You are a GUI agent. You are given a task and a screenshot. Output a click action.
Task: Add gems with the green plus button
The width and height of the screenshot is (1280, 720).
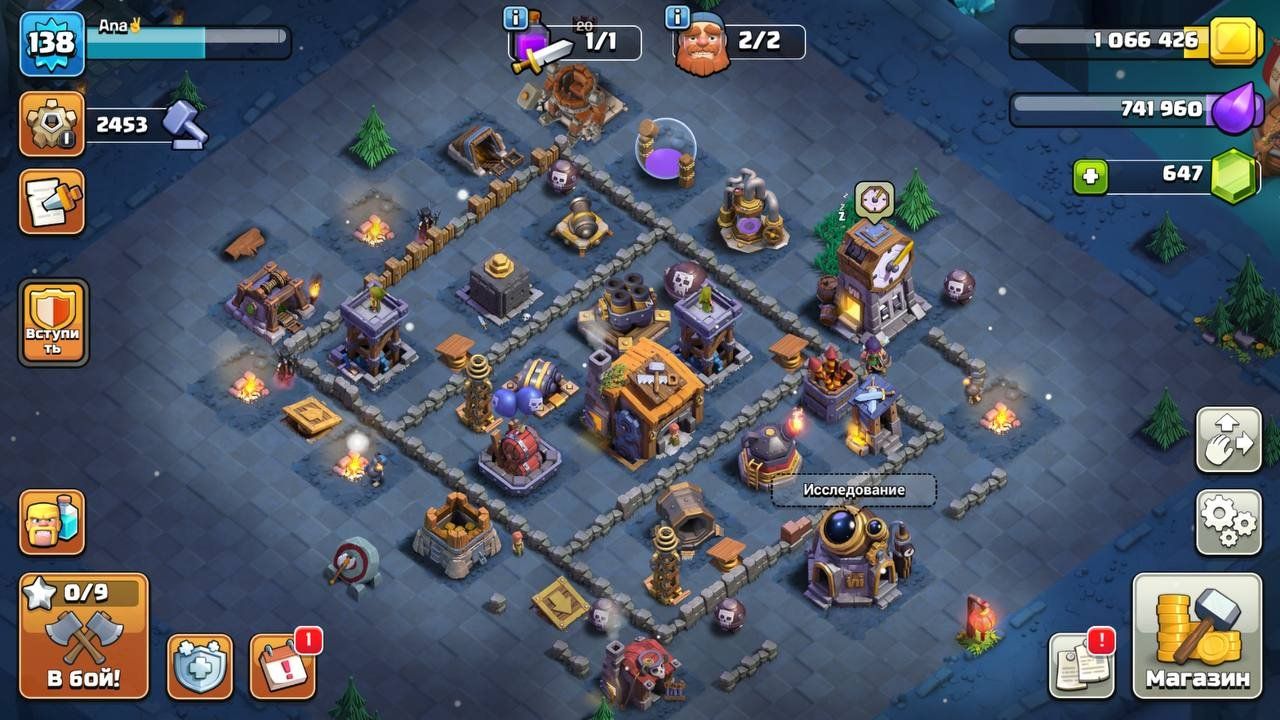[1091, 177]
